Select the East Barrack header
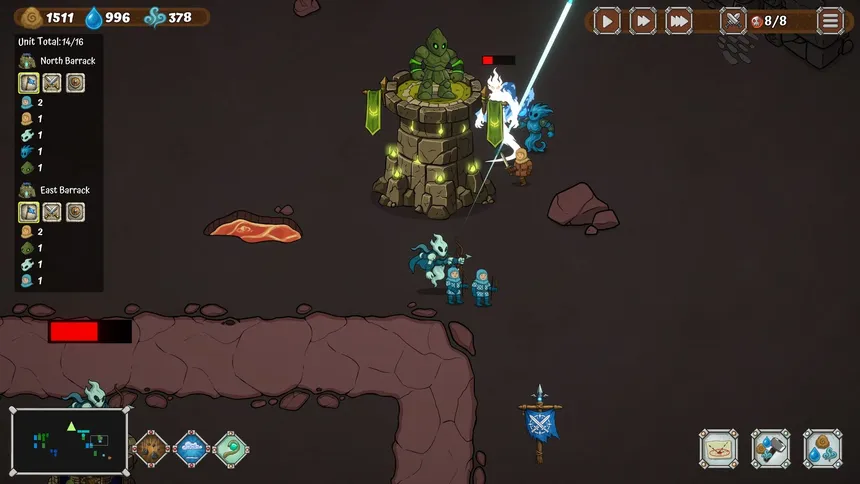The image size is (860, 484). coord(64,190)
